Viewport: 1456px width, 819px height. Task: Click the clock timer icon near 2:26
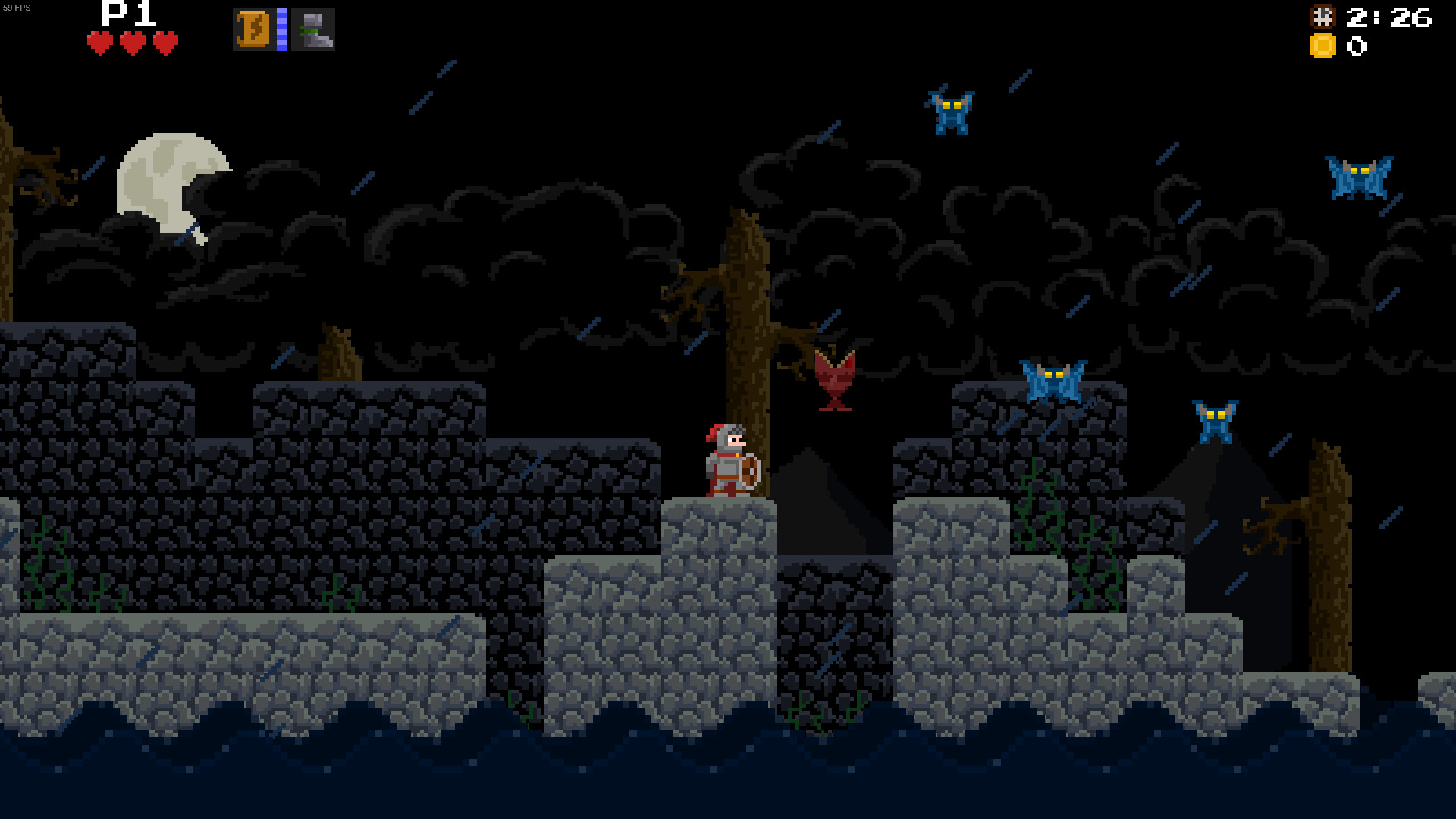[1323, 17]
